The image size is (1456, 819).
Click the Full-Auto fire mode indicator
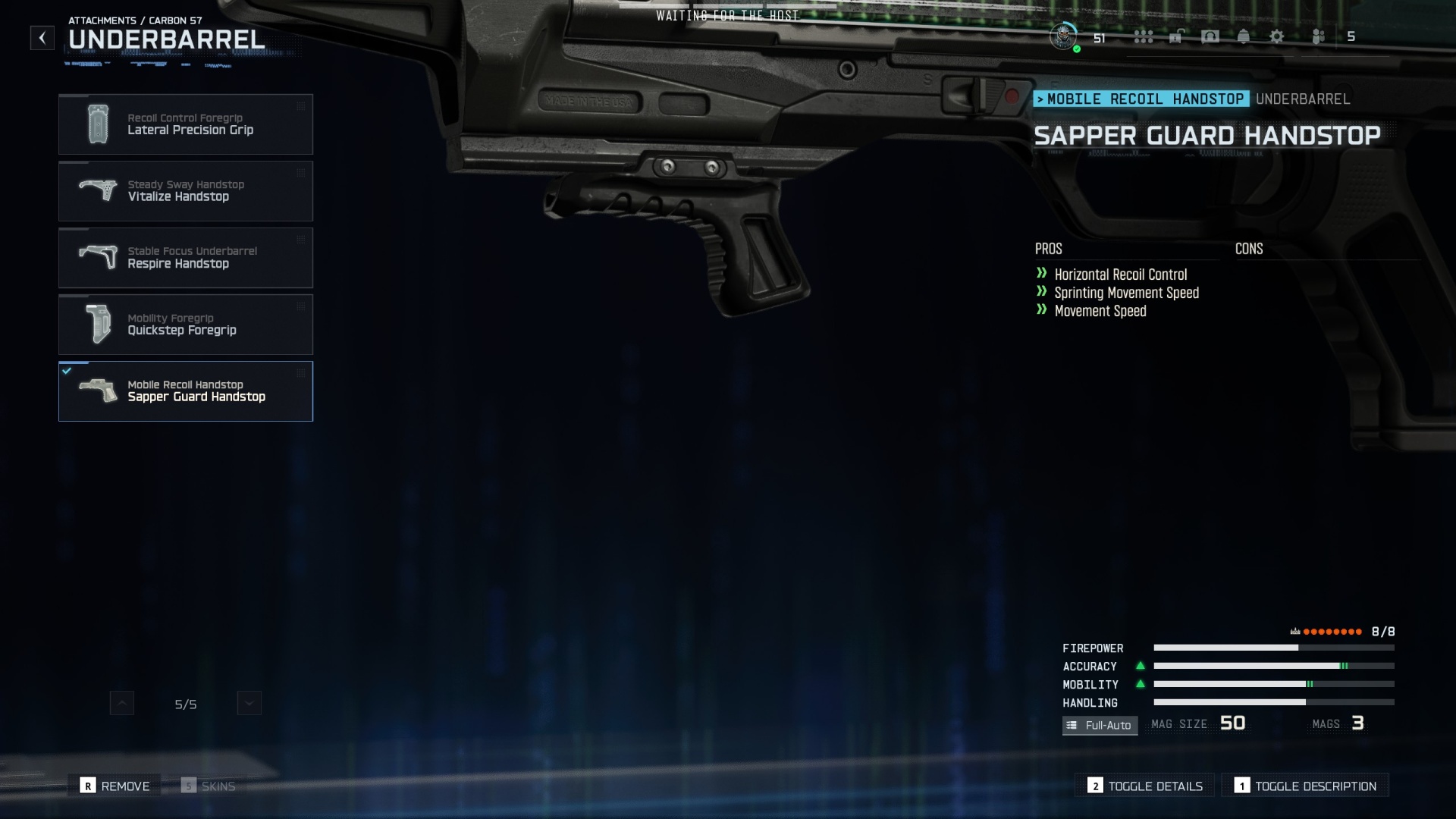point(1100,726)
